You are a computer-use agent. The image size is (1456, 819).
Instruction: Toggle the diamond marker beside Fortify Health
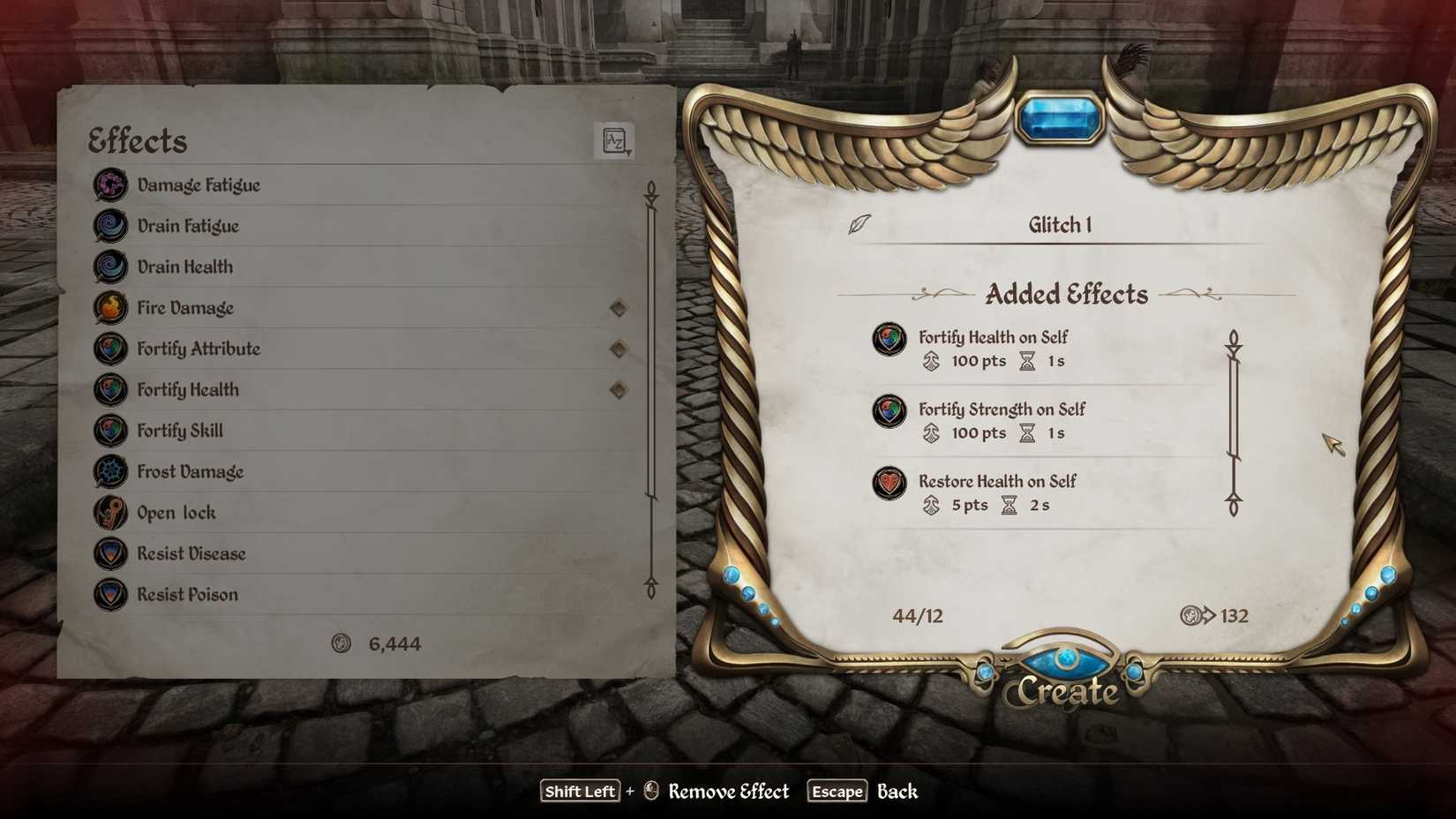click(x=619, y=389)
